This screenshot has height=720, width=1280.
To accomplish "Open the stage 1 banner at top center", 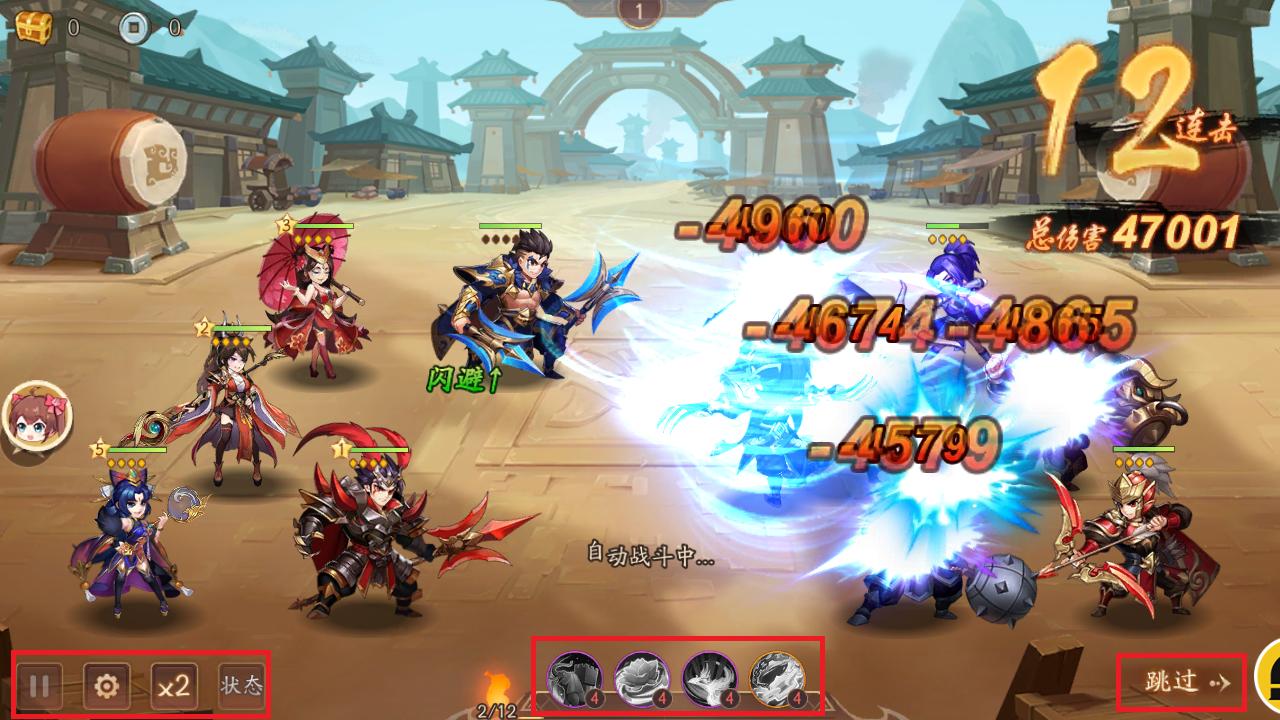I will click(640, 12).
